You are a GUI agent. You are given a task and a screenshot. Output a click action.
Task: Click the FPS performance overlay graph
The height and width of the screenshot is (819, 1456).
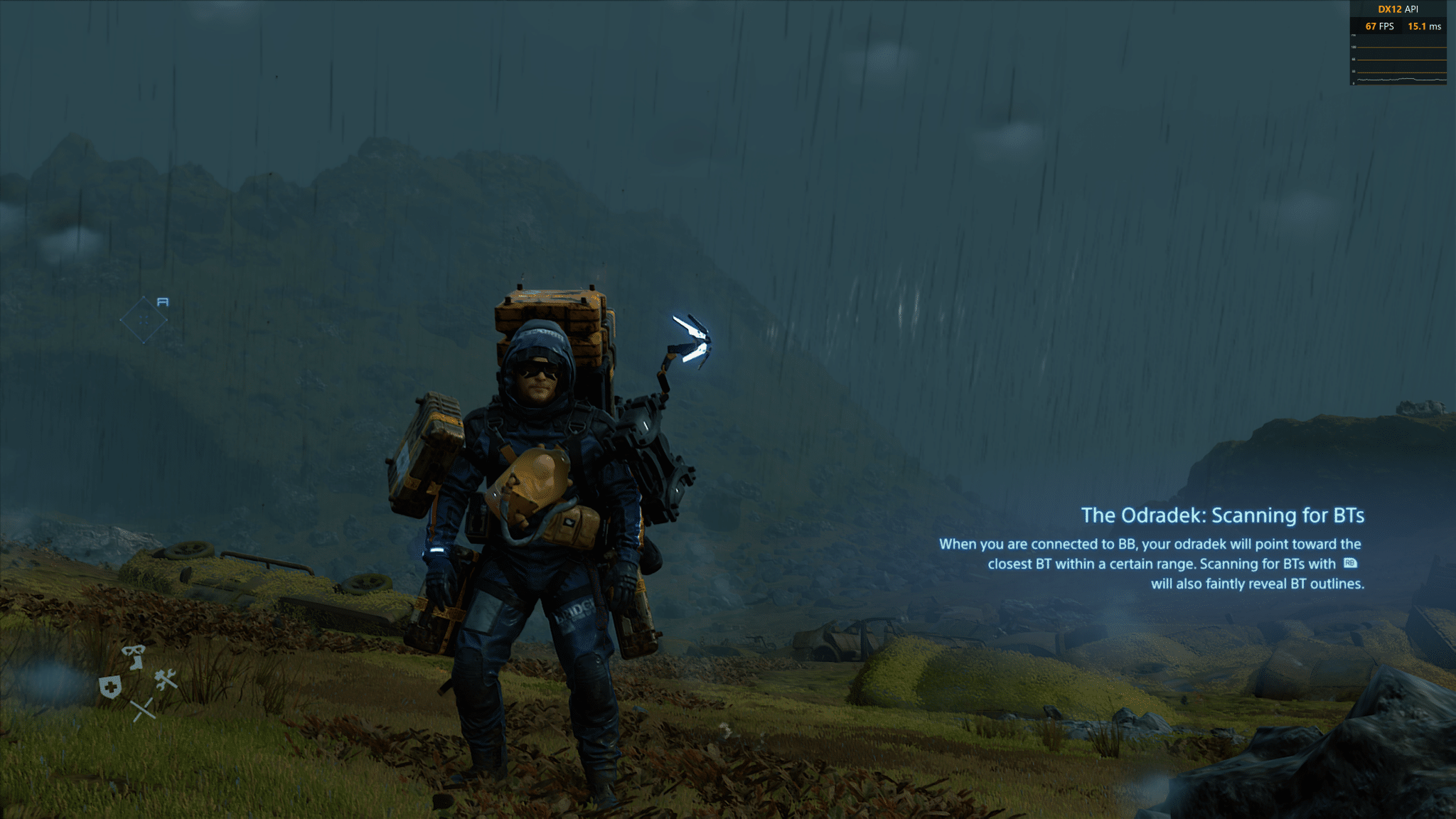[1398, 64]
